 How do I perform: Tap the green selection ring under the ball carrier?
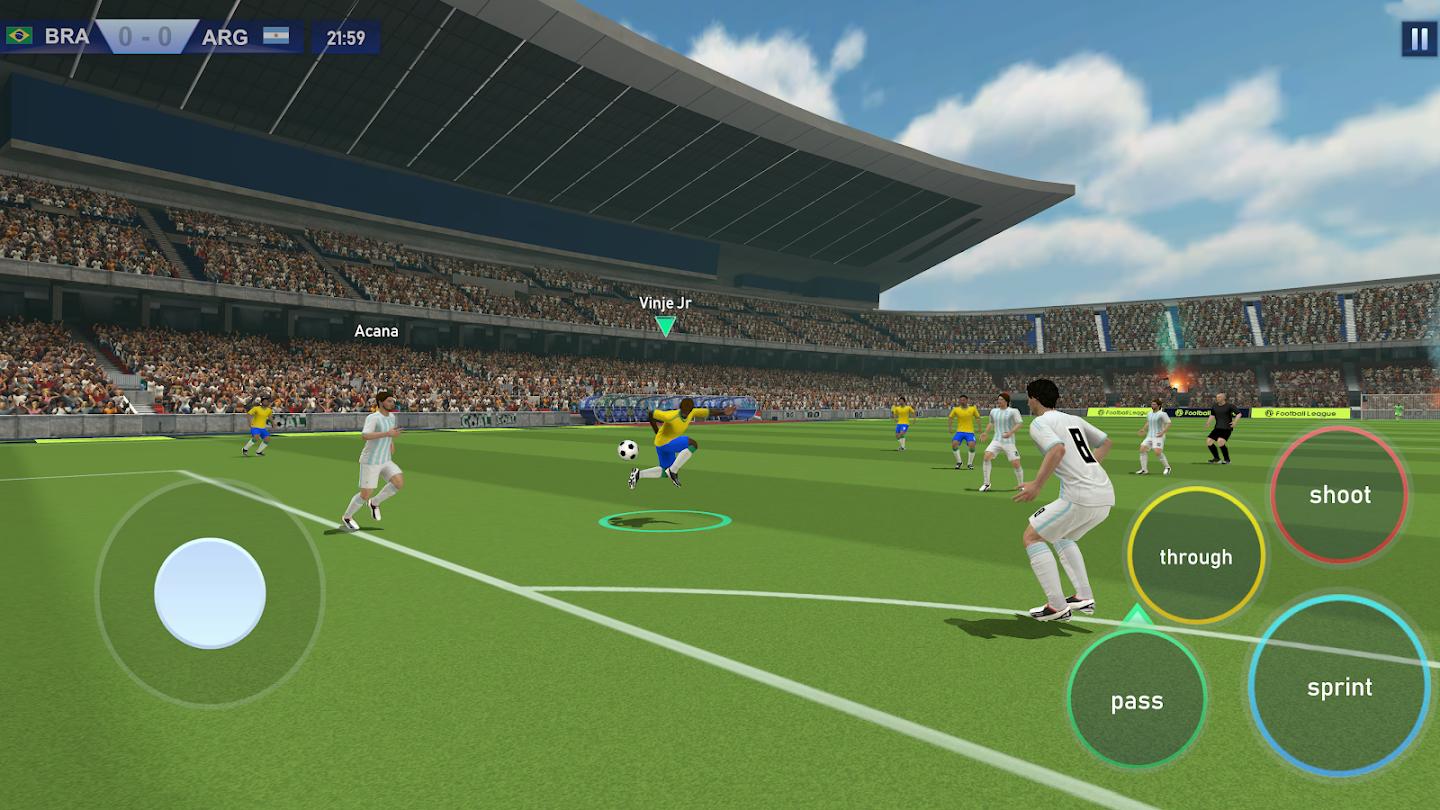pos(665,521)
